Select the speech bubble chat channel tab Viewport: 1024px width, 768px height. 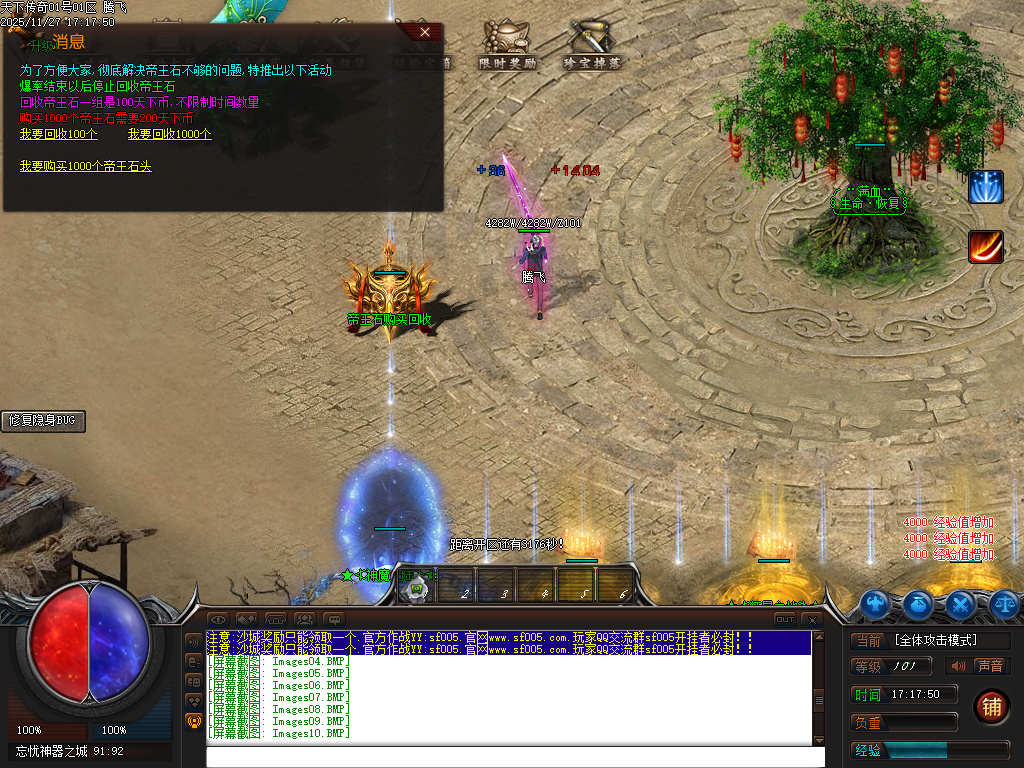[x=333, y=620]
